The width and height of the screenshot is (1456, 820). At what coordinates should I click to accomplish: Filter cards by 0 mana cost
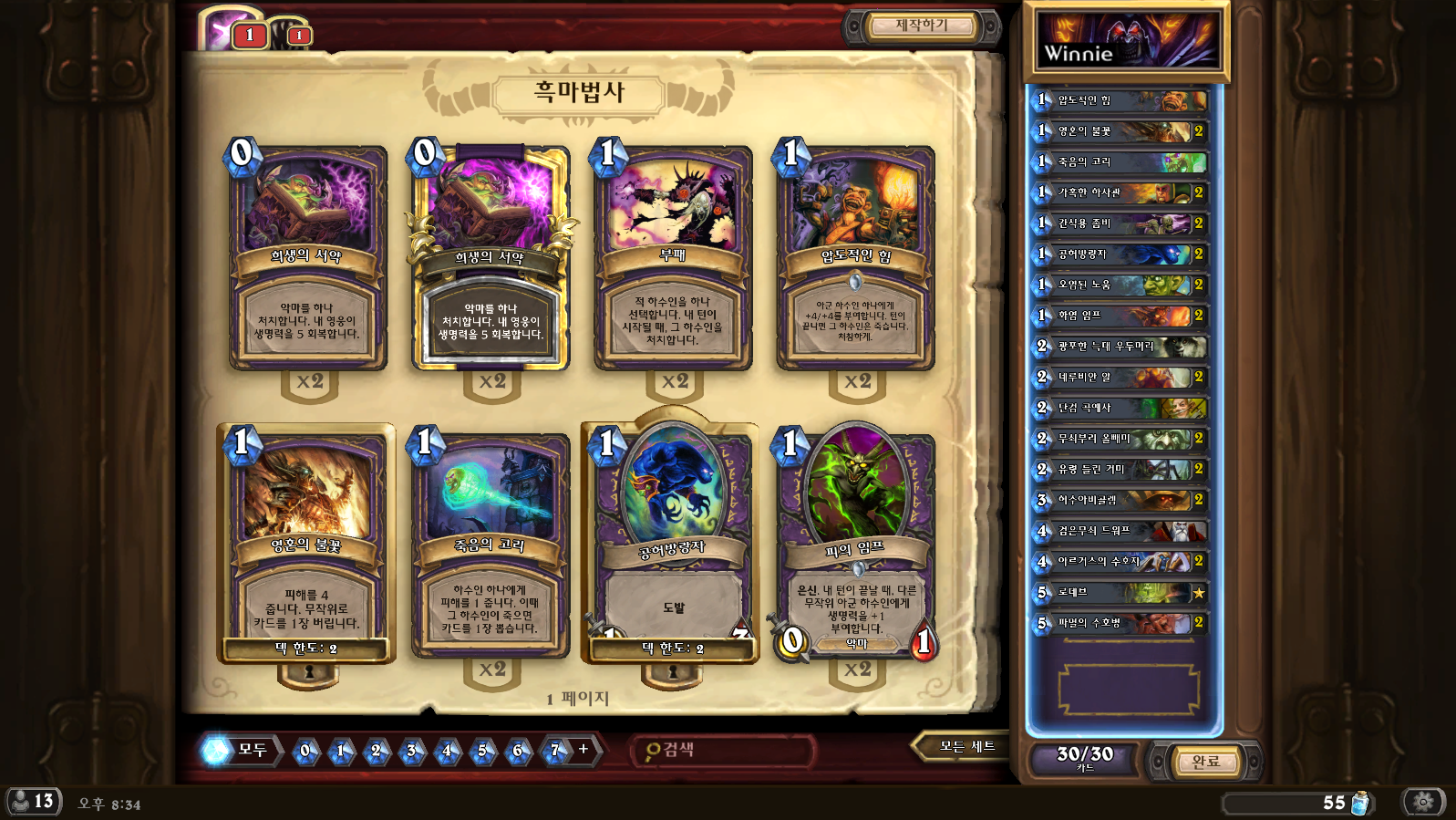tap(305, 751)
